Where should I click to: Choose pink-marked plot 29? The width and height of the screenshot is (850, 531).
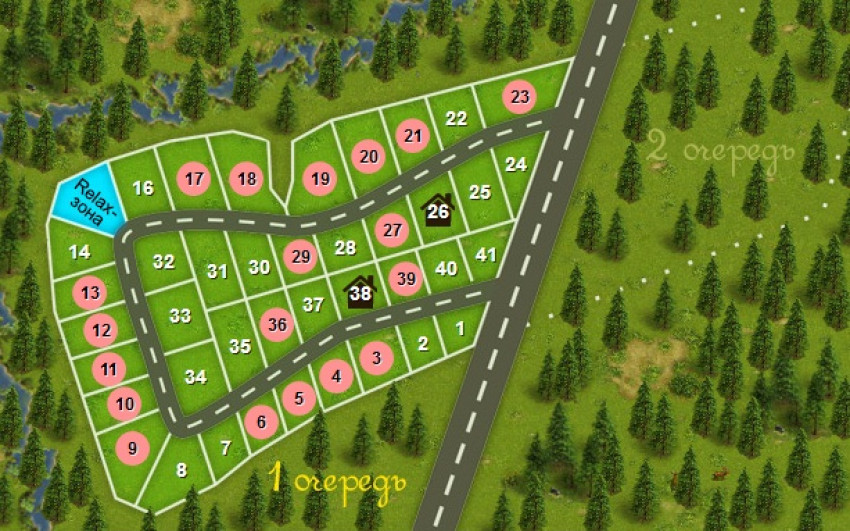300,256
